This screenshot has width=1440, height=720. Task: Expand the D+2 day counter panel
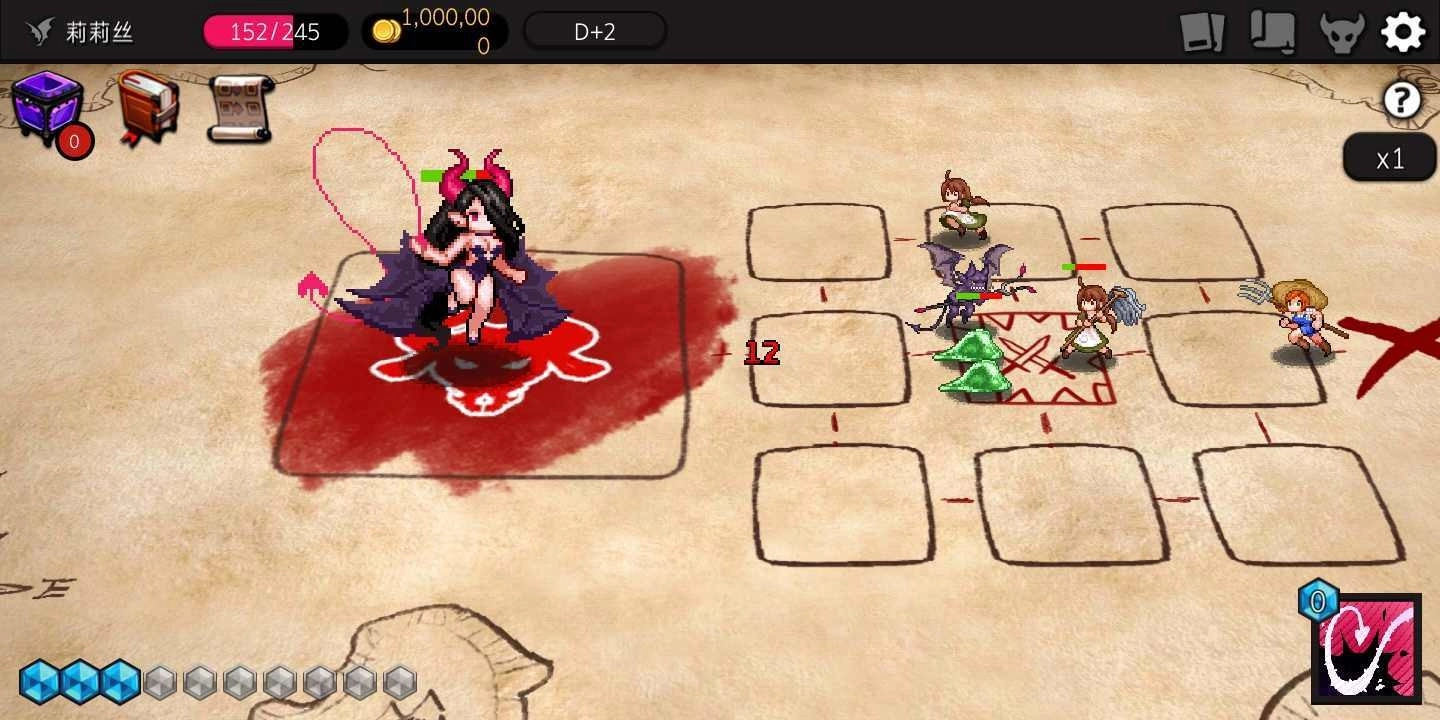click(x=595, y=29)
